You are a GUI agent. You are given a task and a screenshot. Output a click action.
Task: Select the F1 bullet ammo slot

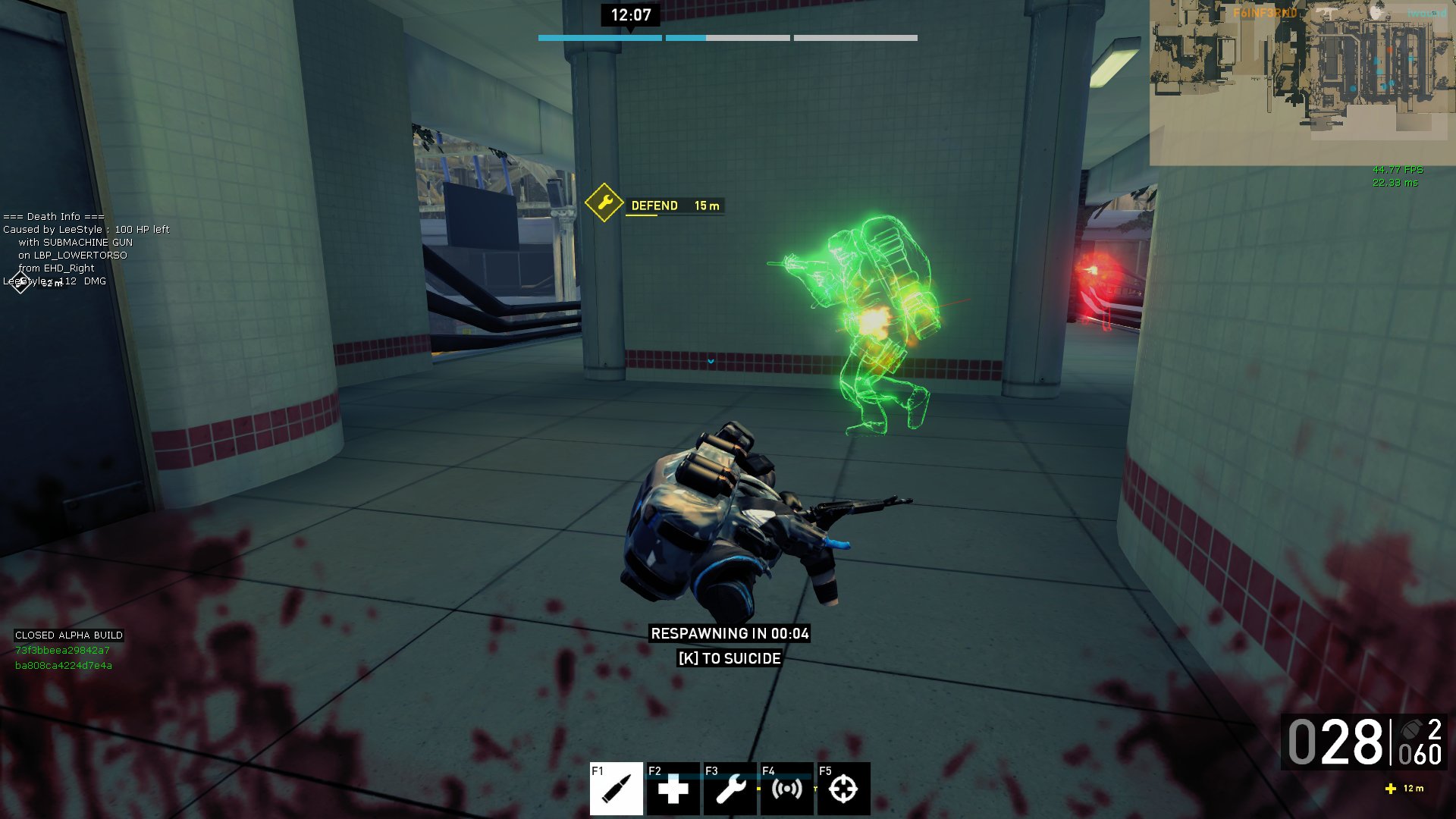pyautogui.click(x=616, y=789)
